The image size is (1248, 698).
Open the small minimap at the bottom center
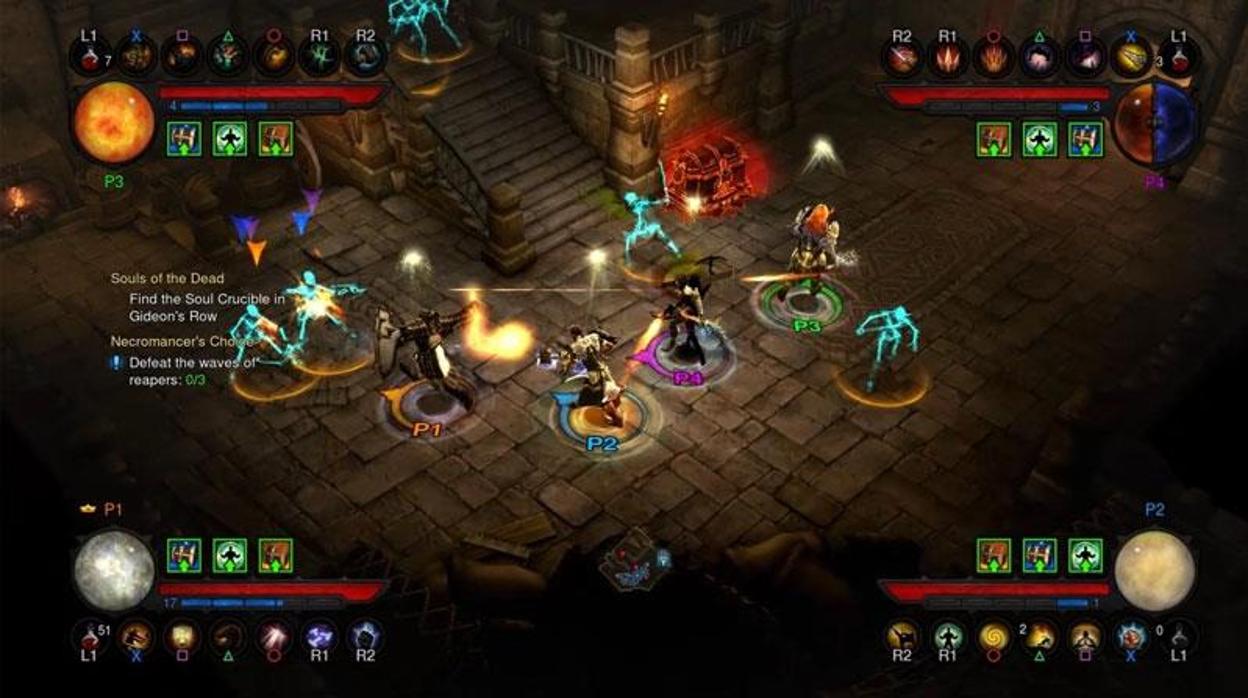point(633,560)
